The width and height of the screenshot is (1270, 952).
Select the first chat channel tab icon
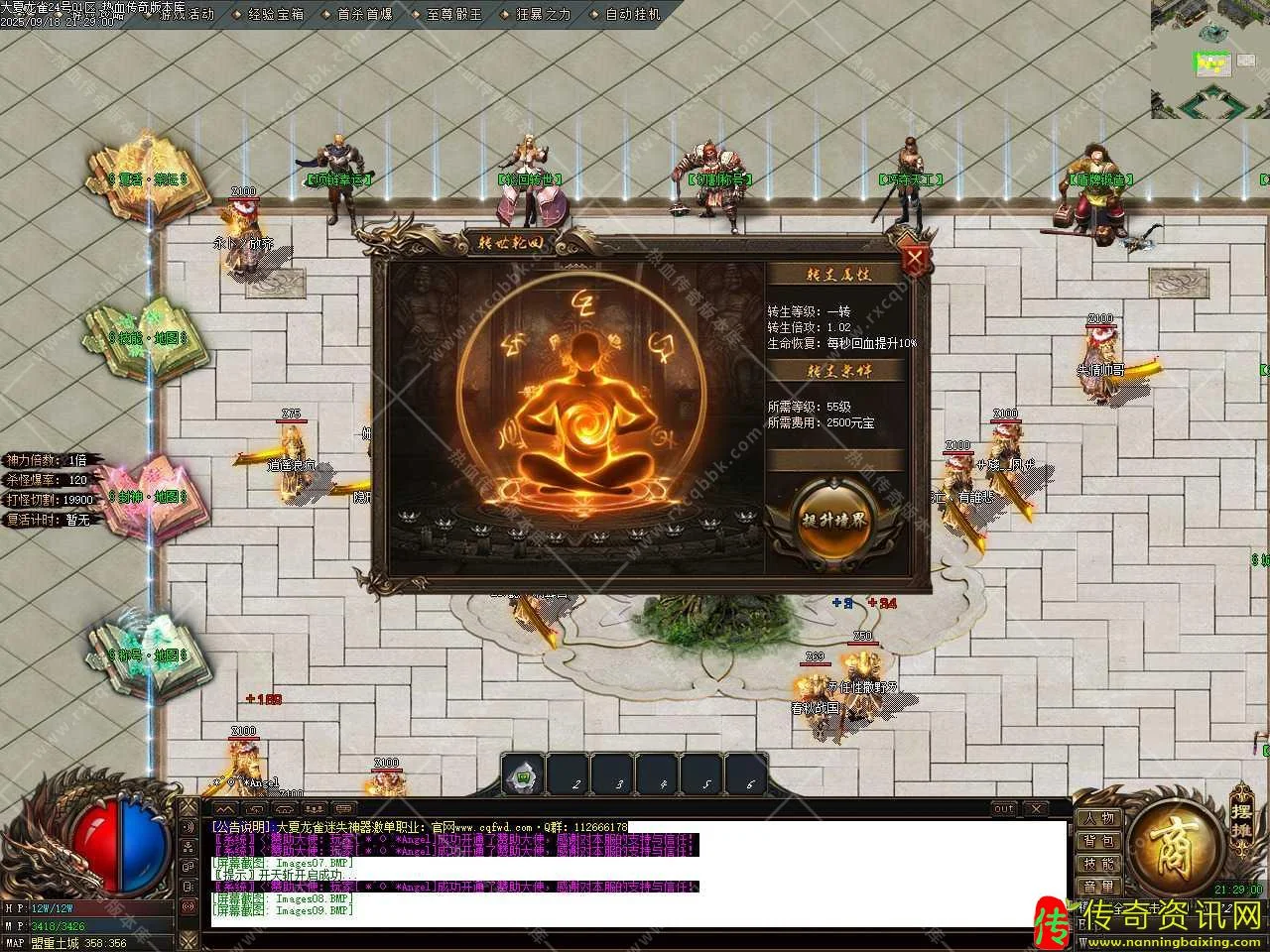coord(227,808)
